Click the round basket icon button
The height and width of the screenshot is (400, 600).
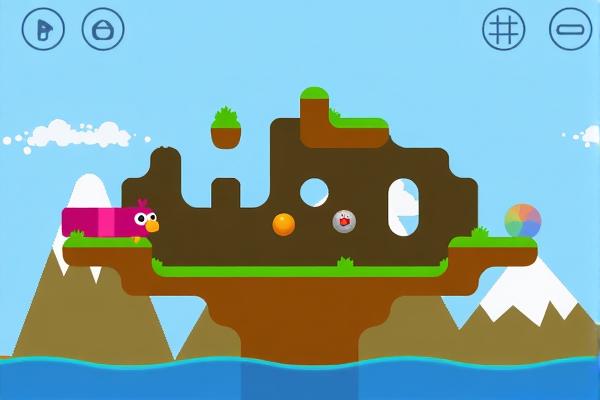pos(103,29)
